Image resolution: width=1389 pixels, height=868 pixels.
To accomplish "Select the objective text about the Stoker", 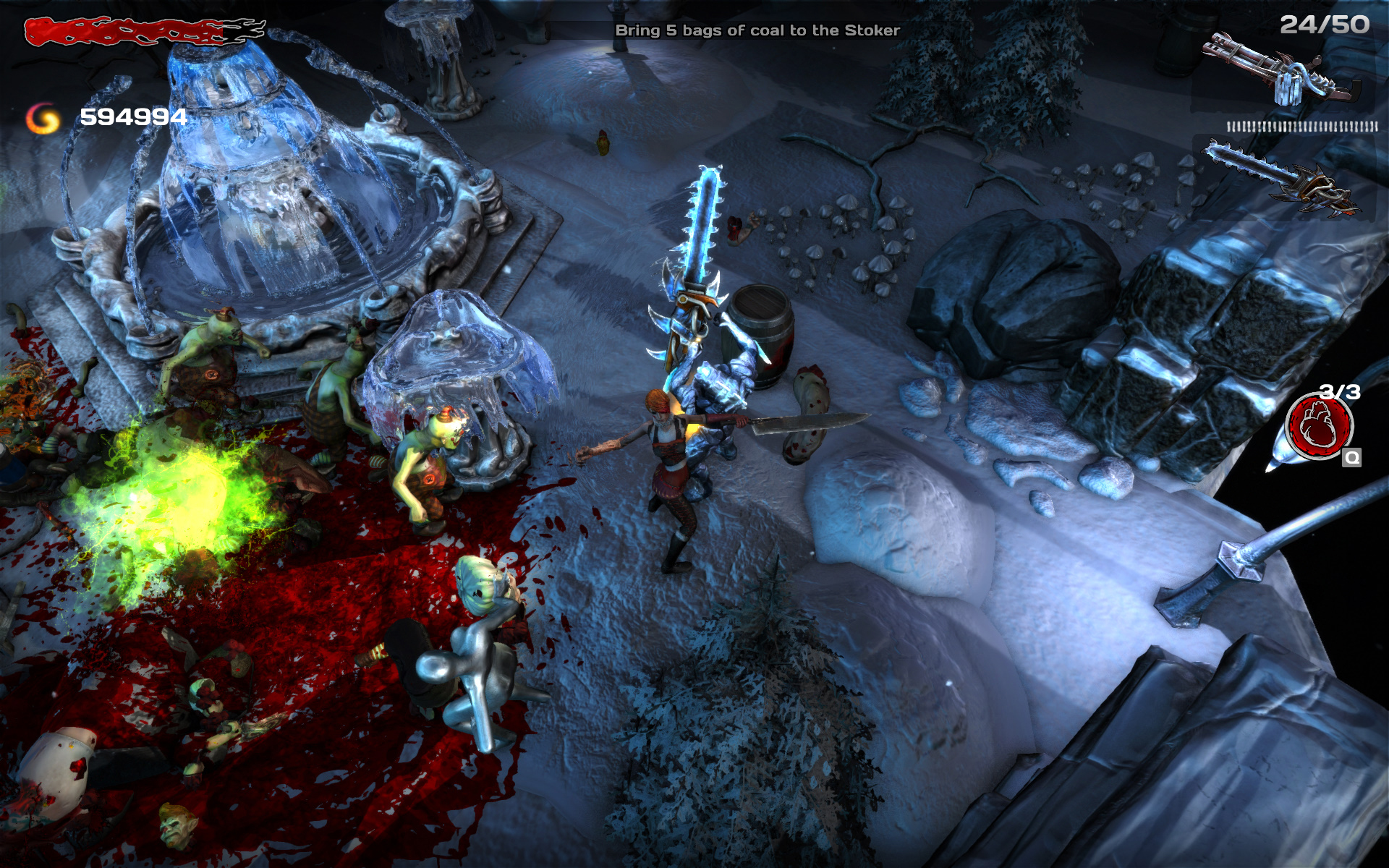I will [x=757, y=30].
